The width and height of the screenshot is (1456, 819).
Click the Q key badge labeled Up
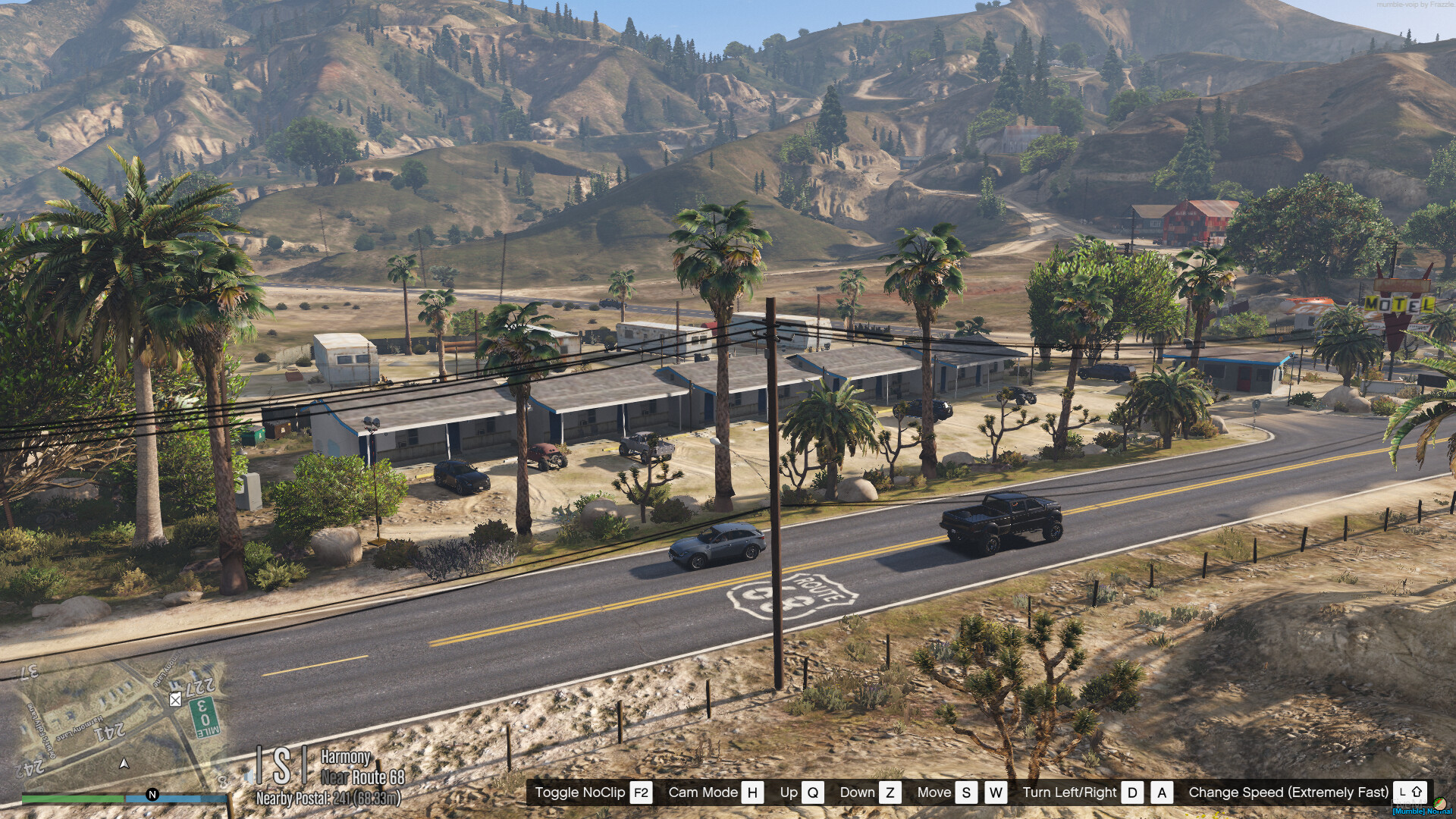pos(814,793)
